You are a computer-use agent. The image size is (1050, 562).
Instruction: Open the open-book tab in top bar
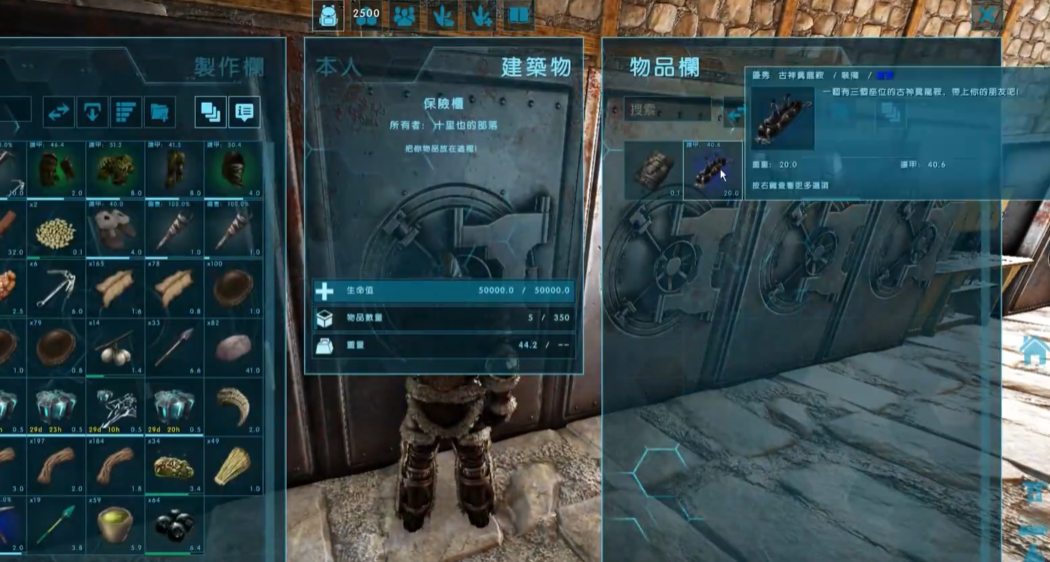pyautogui.click(x=518, y=15)
